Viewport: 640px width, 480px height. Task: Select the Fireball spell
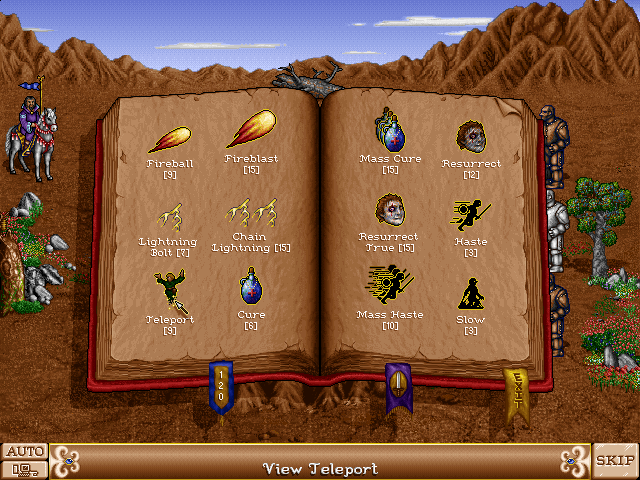pos(169,138)
